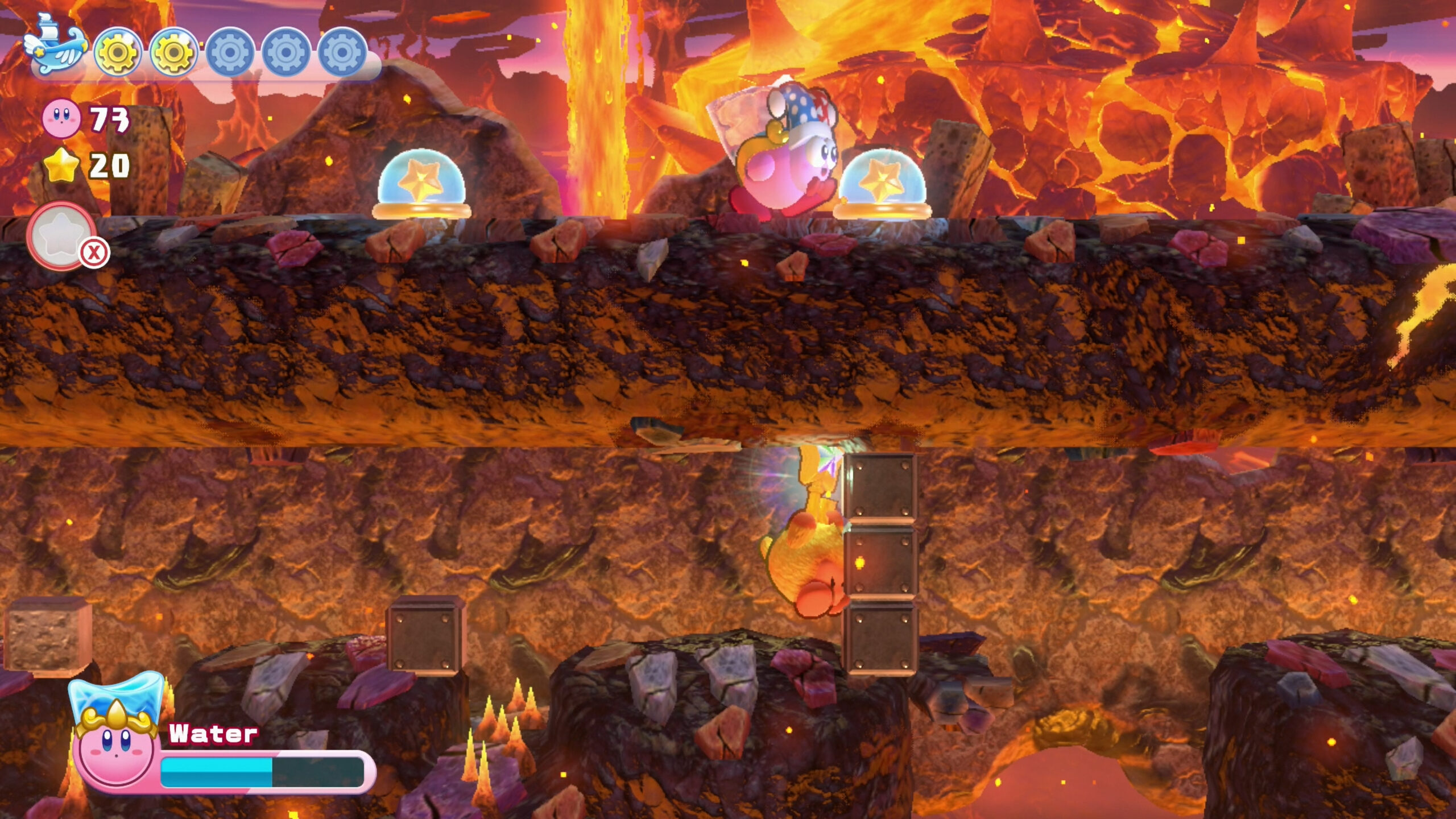Click the fourth empty gear slot
The height and width of the screenshot is (819, 1456).
tap(284, 52)
